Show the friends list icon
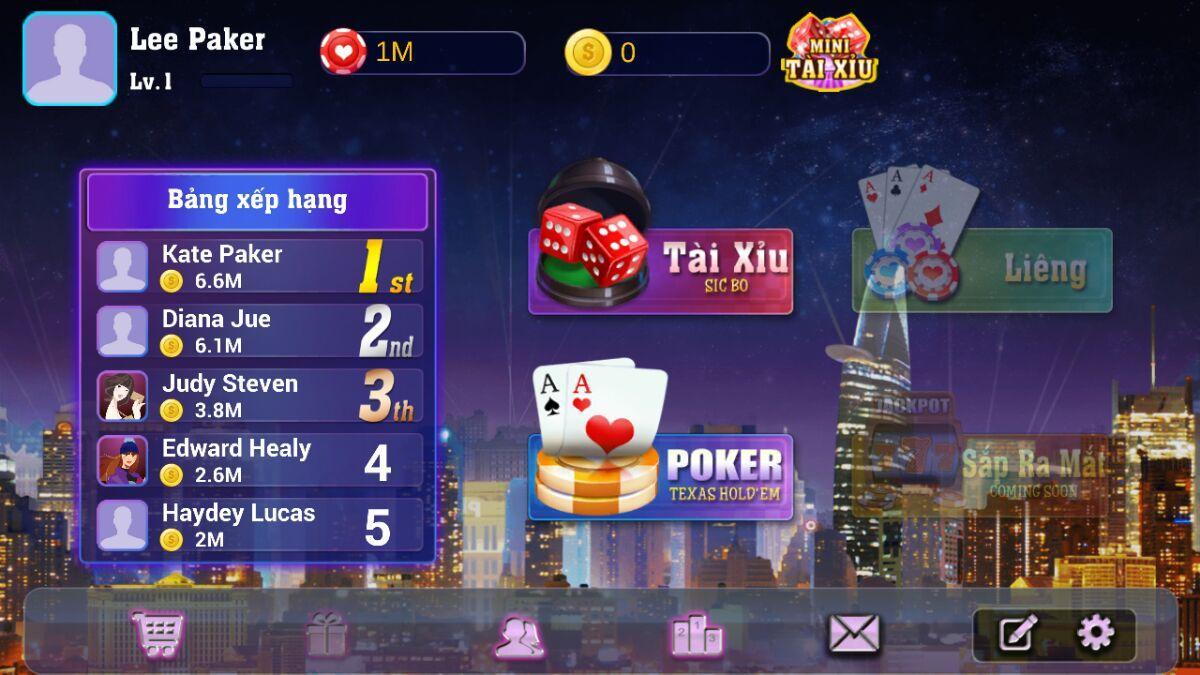 coord(519,635)
